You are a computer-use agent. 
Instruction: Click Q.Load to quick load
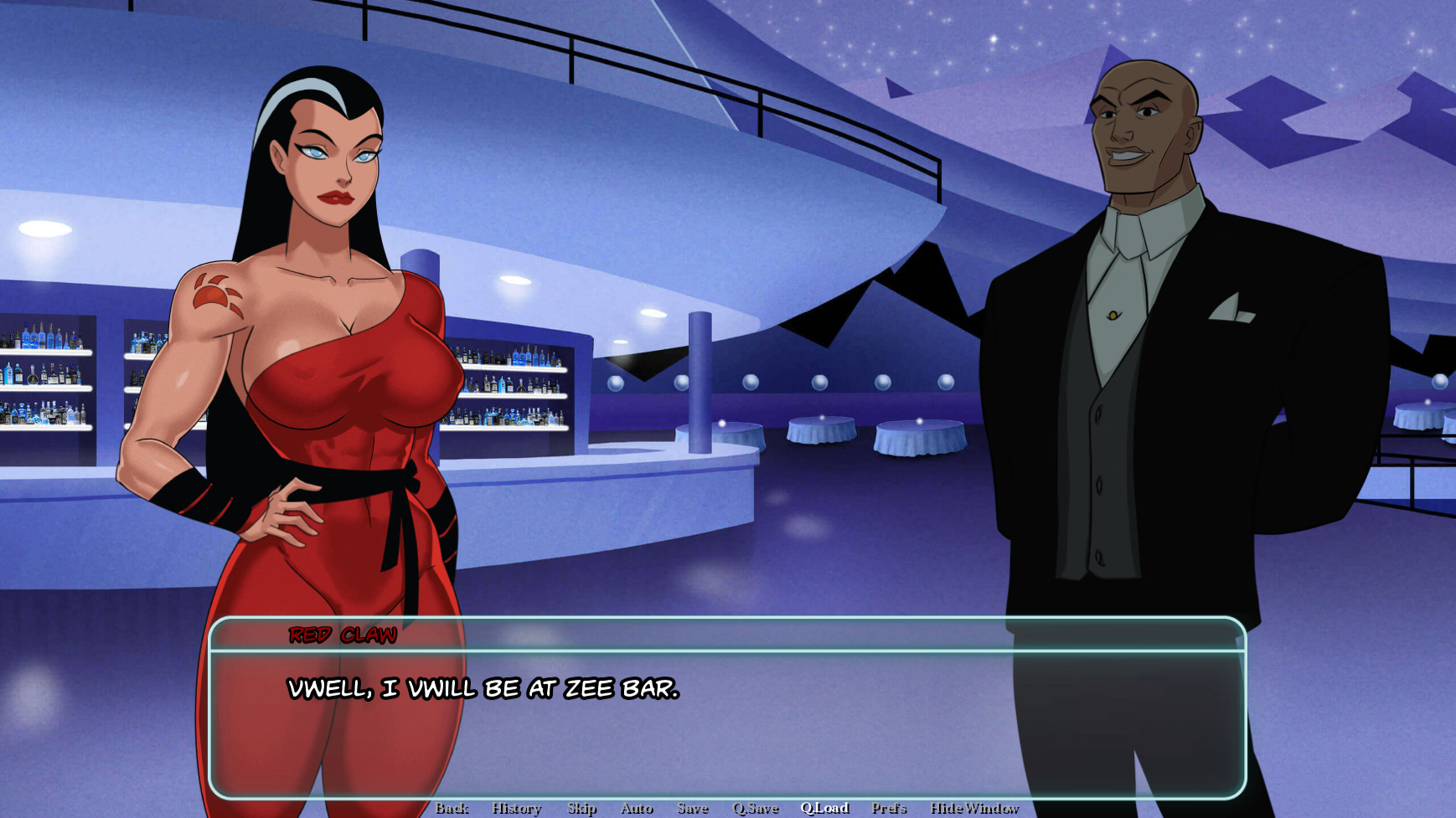(x=824, y=808)
